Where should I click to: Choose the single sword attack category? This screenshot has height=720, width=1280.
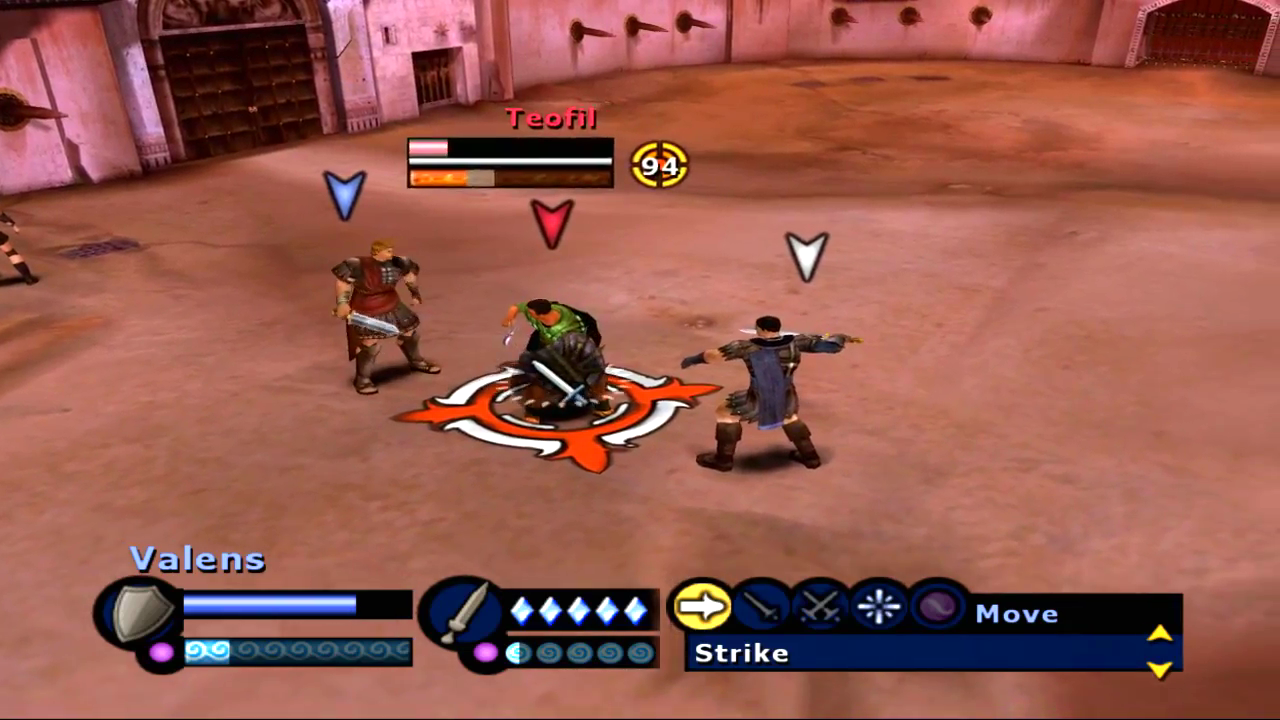(760, 606)
